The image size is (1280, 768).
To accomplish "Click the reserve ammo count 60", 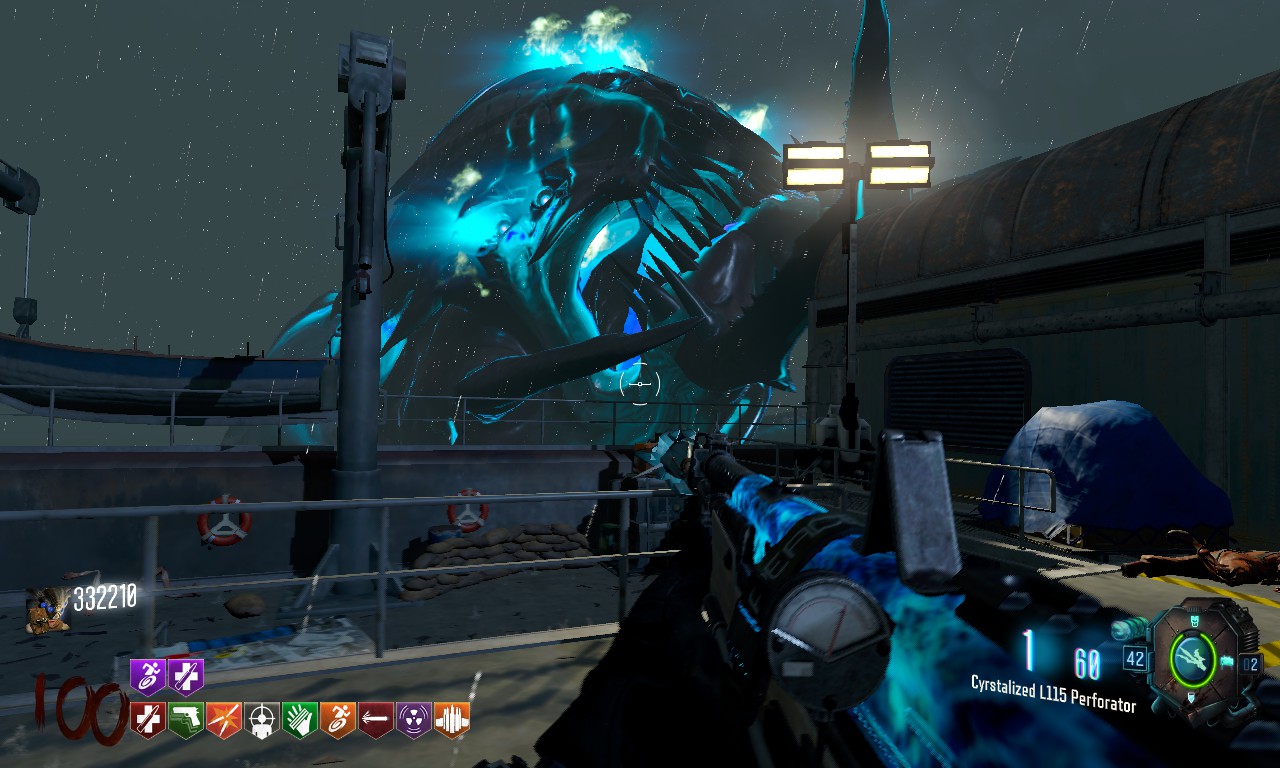I will tap(1090, 660).
